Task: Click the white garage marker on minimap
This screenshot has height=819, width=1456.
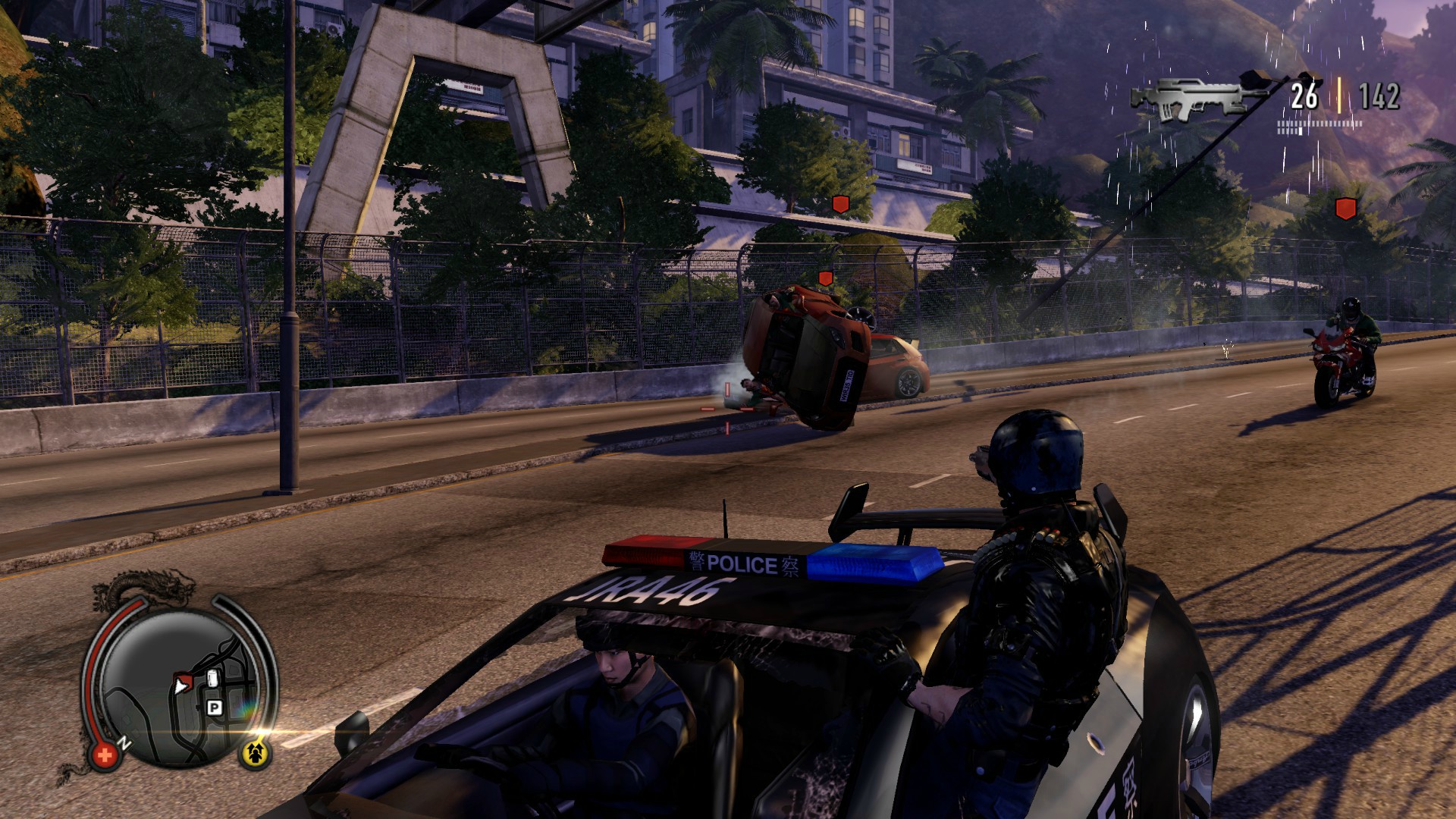Action: tap(212, 679)
